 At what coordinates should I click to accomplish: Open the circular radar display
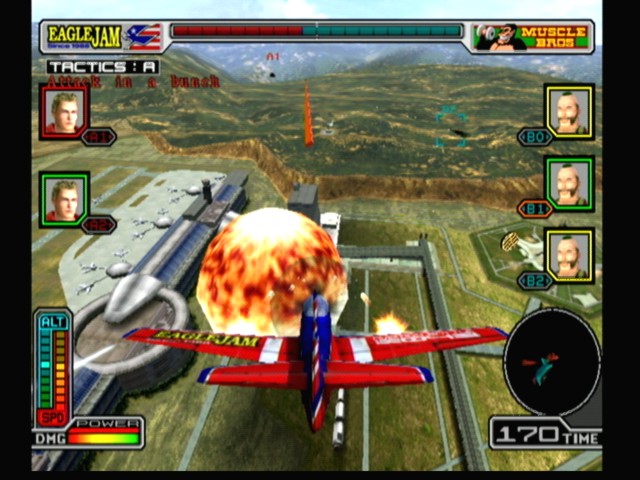click(551, 361)
